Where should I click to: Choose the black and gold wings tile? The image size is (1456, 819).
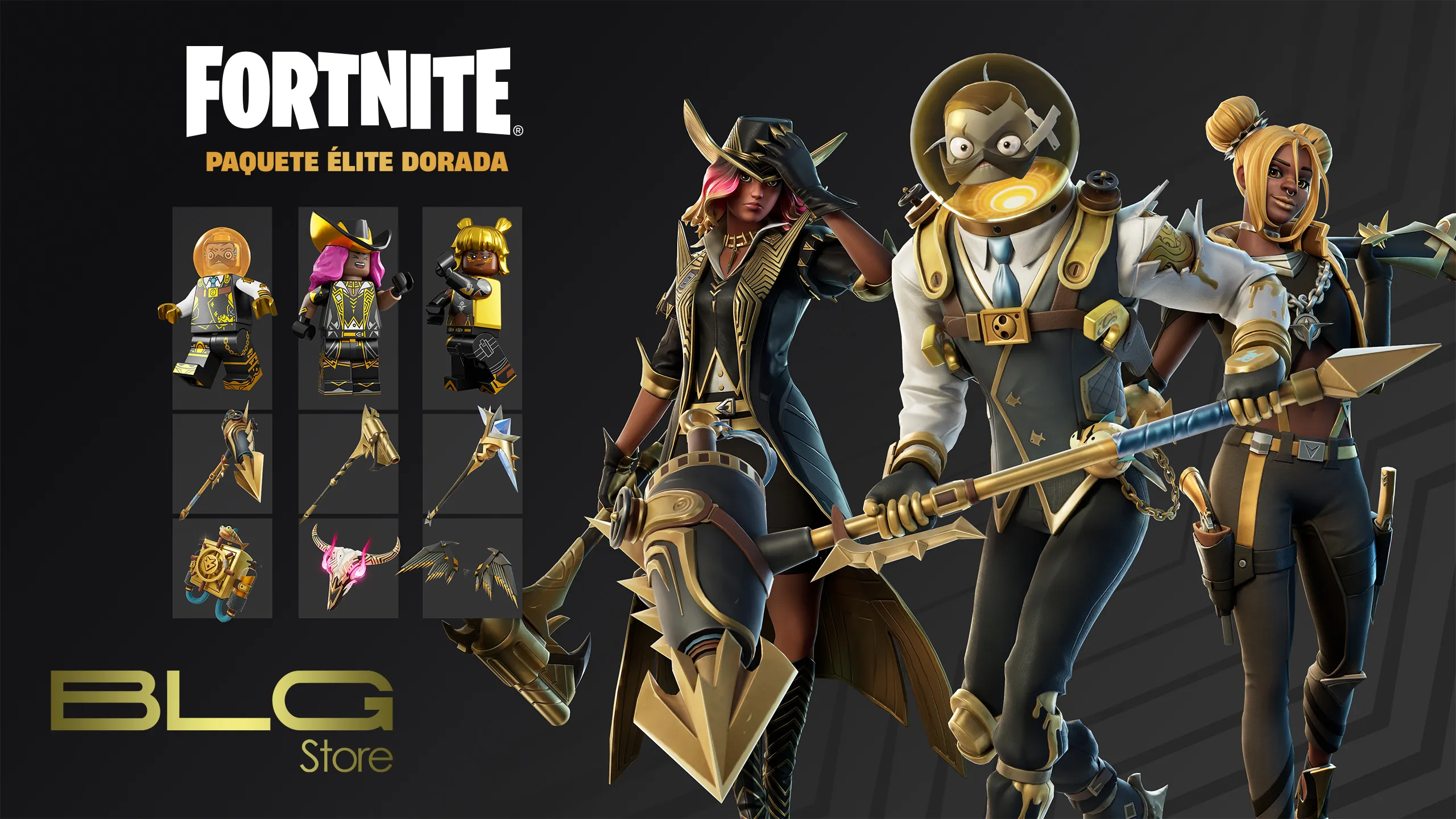pos(472,568)
